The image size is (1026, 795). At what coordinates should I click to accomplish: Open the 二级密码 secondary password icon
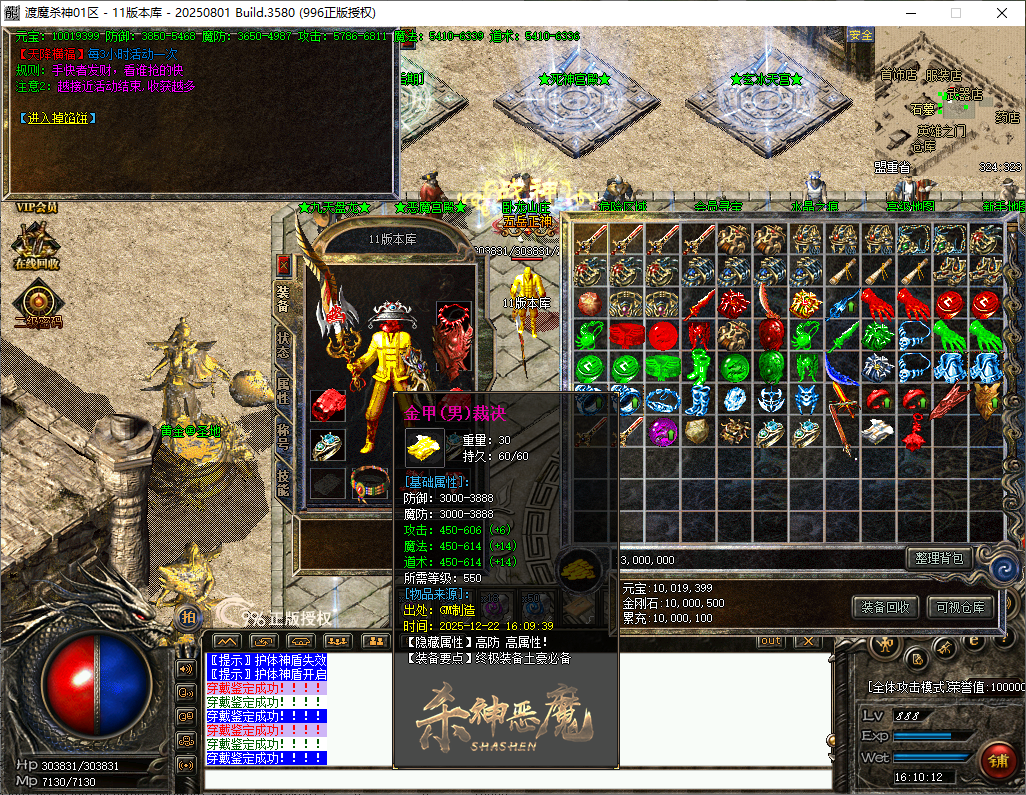(37, 305)
